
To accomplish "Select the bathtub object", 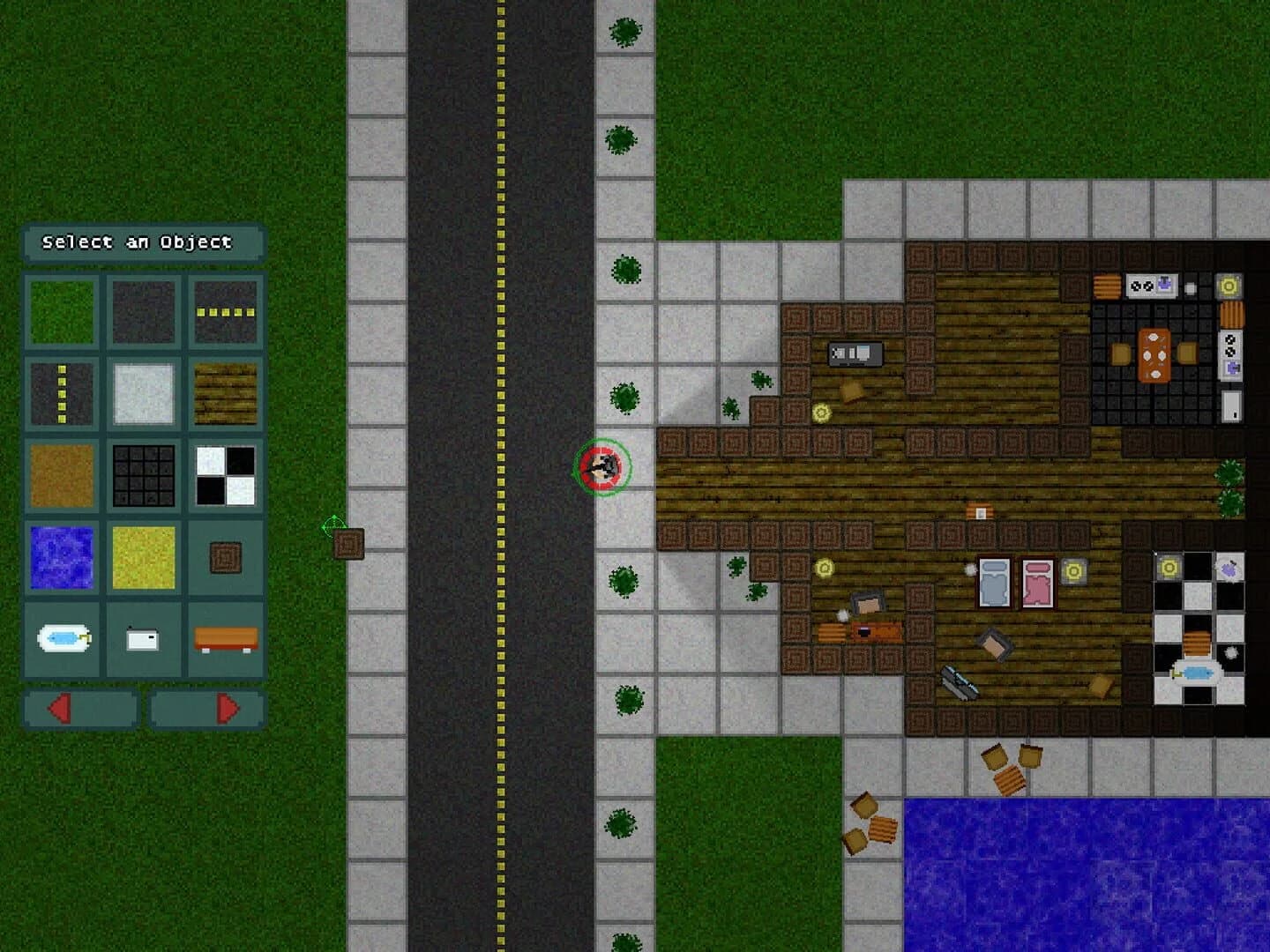I will pos(60,637).
